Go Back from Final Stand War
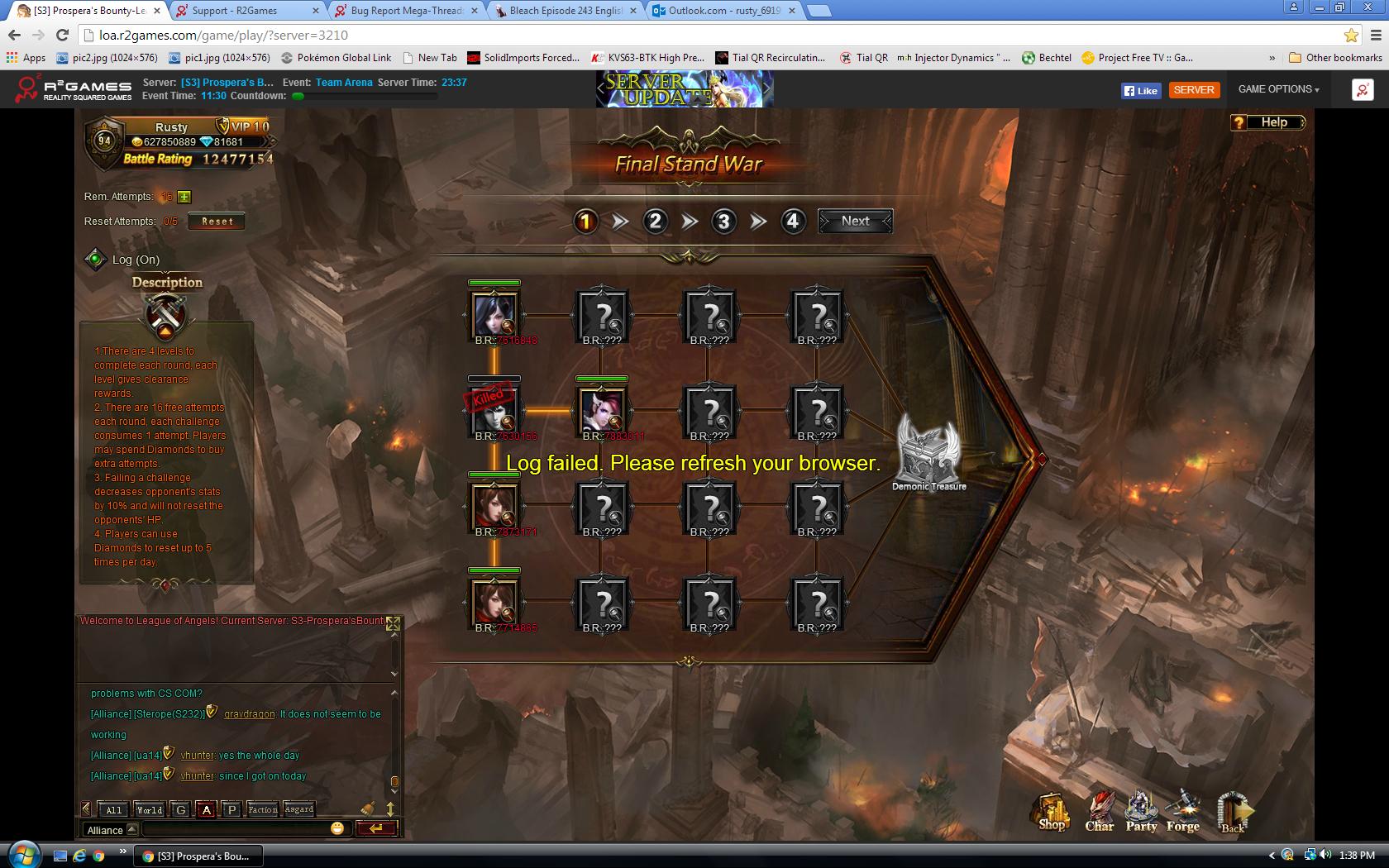Viewport: 1389px width, 868px height. [1233, 813]
